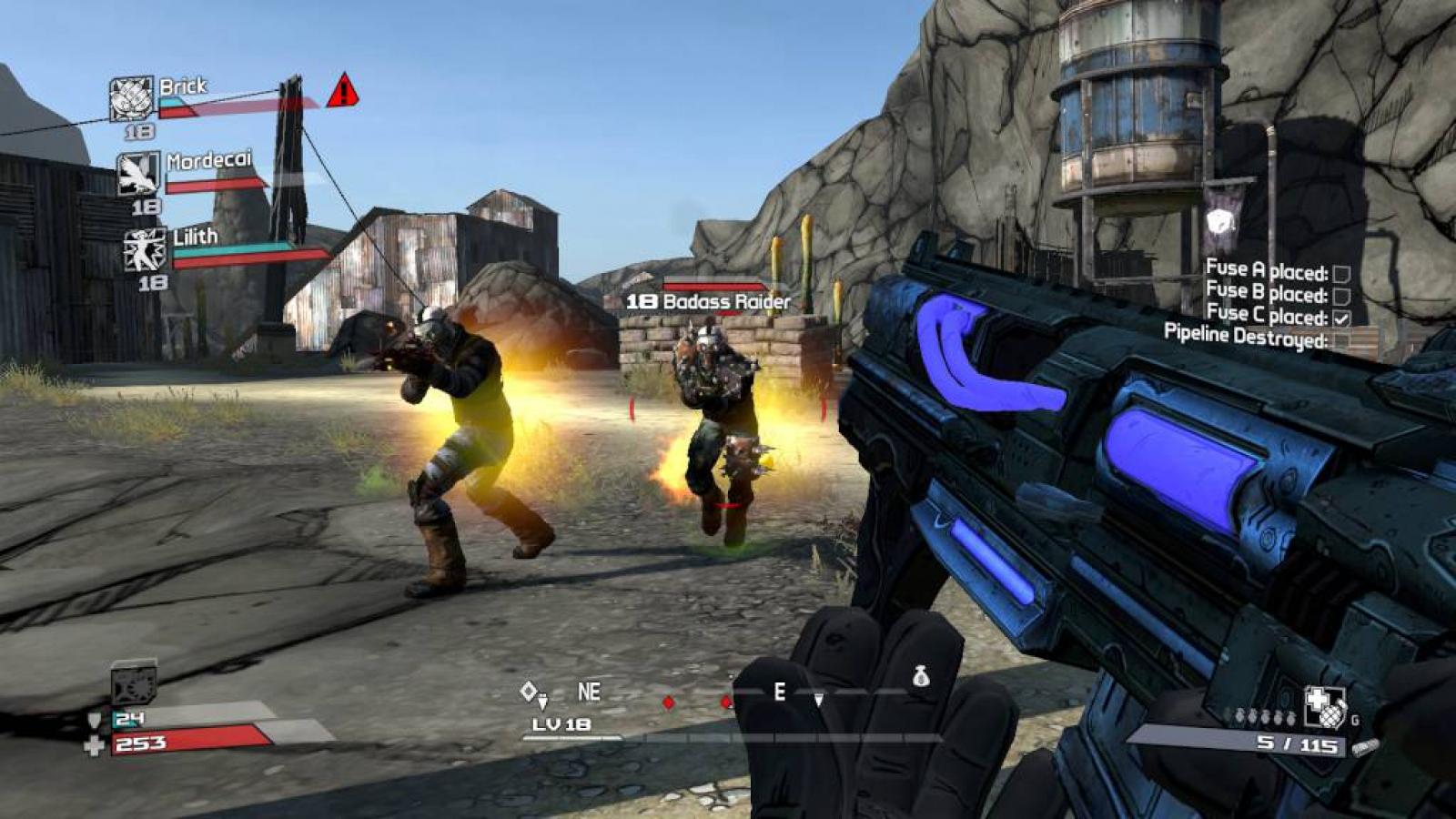Select Brick's party portrait
The width and height of the screenshot is (1456, 819).
[x=131, y=98]
